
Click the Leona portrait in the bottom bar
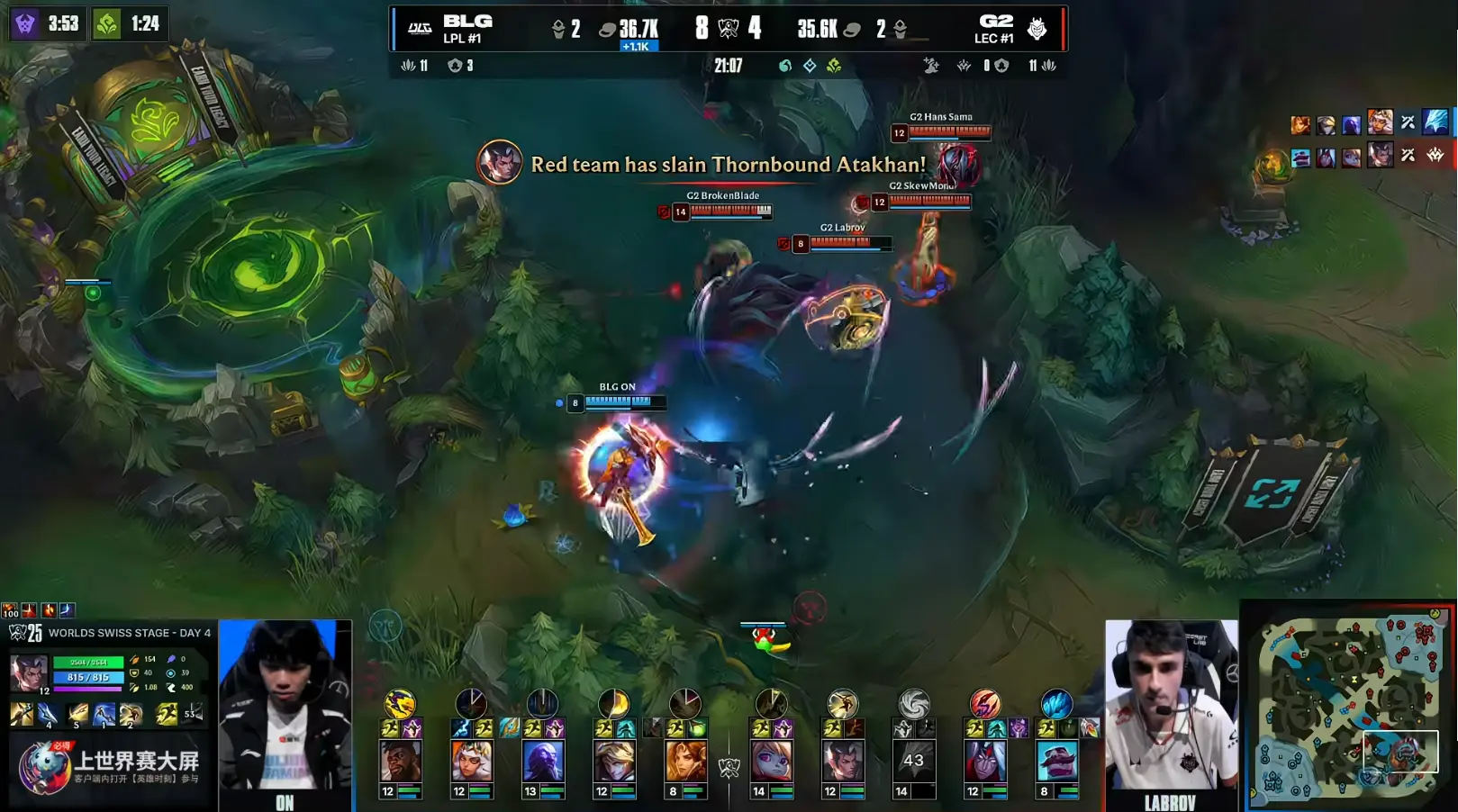coord(685,761)
